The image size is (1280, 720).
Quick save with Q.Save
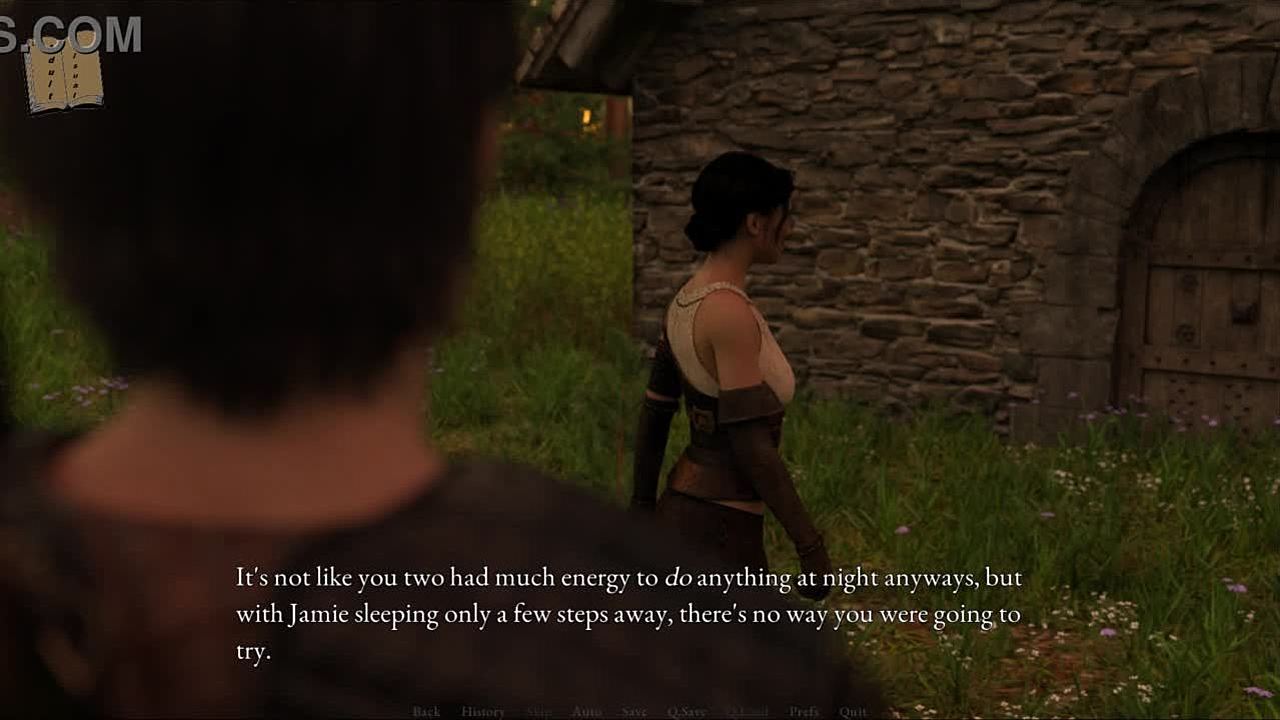pos(686,712)
